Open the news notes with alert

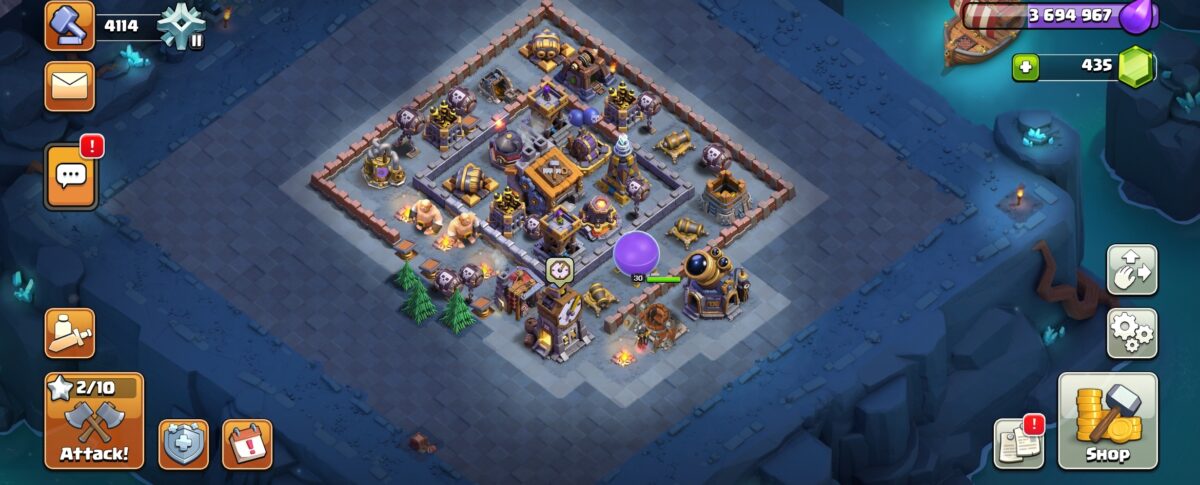tap(1018, 443)
